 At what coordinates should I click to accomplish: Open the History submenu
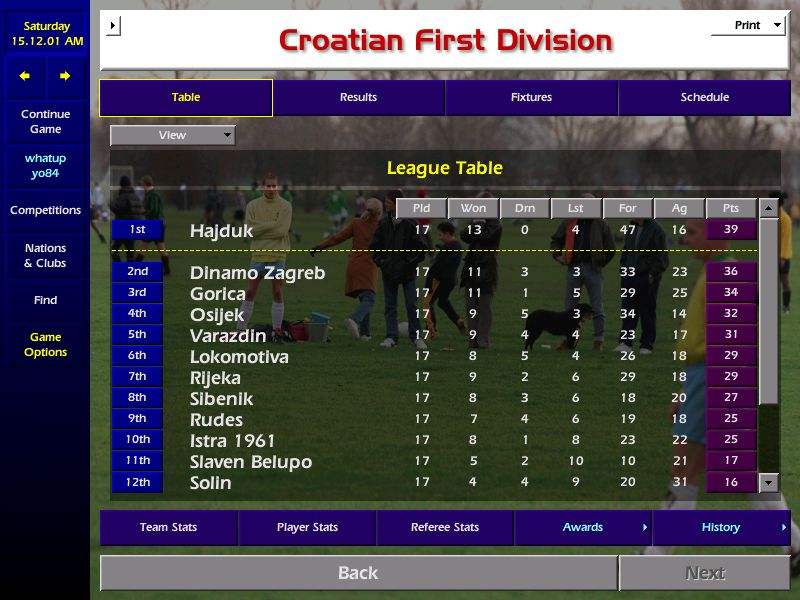click(721, 528)
